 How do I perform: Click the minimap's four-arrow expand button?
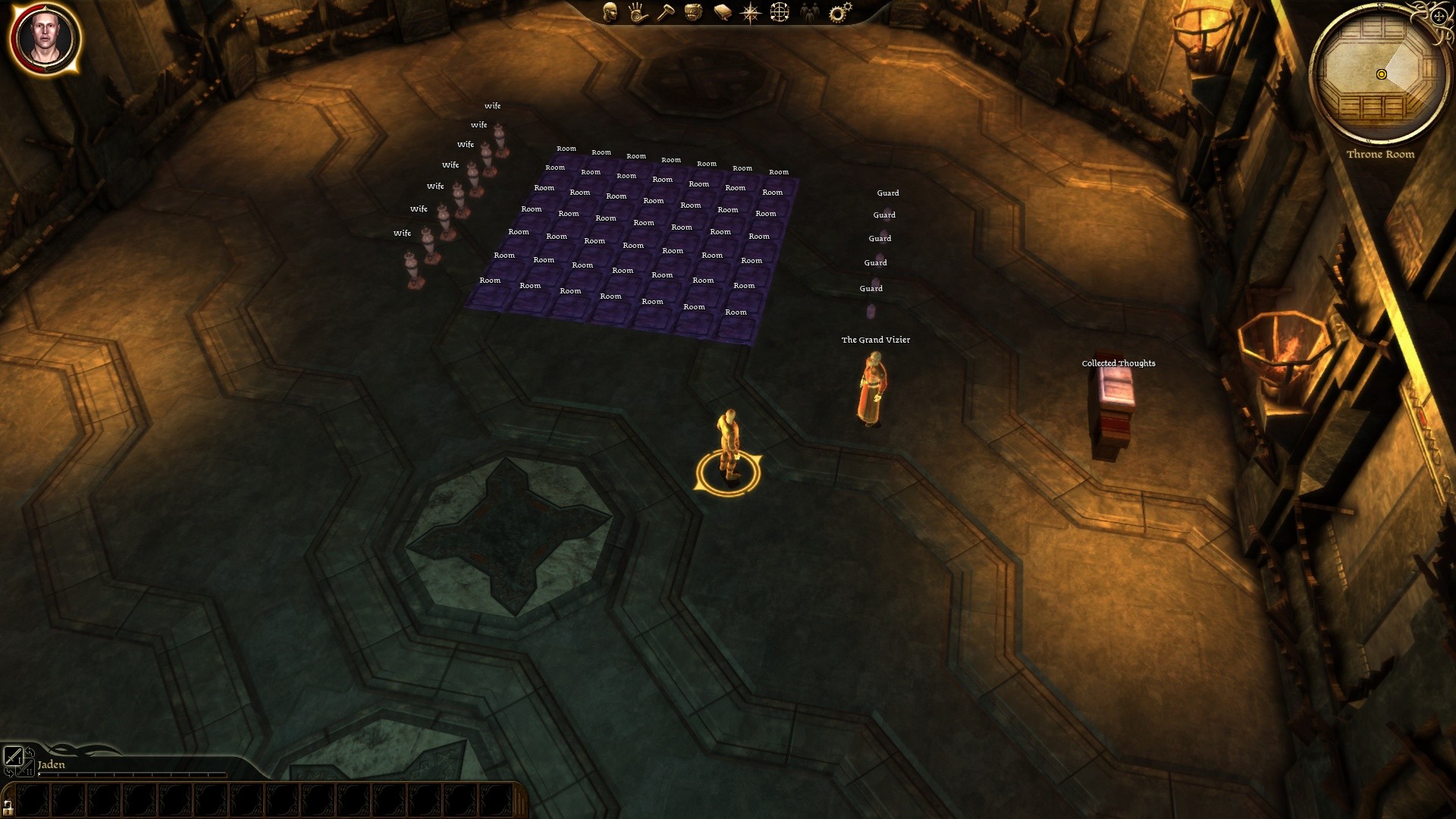pos(1439,16)
